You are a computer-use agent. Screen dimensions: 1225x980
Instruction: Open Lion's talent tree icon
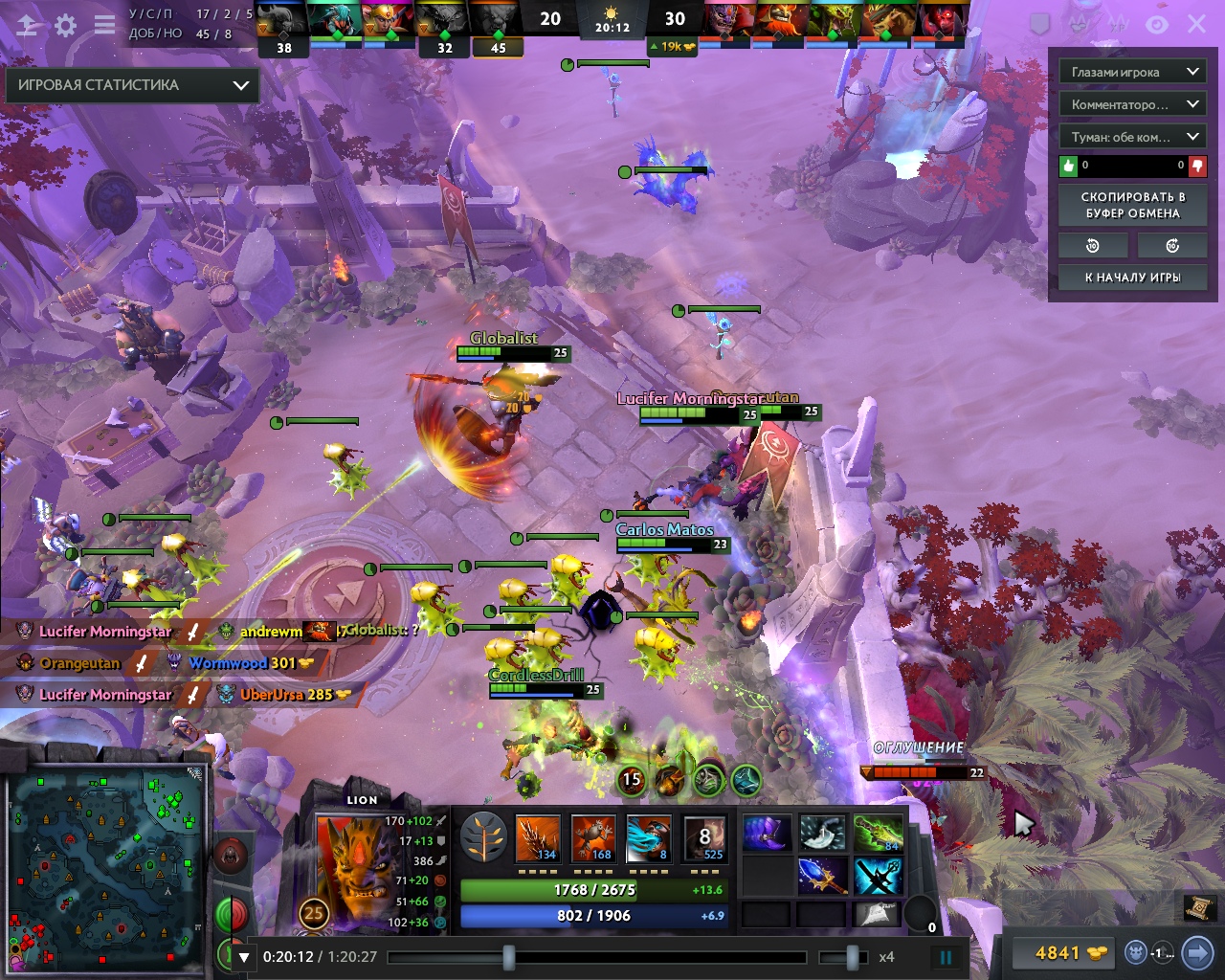click(483, 837)
